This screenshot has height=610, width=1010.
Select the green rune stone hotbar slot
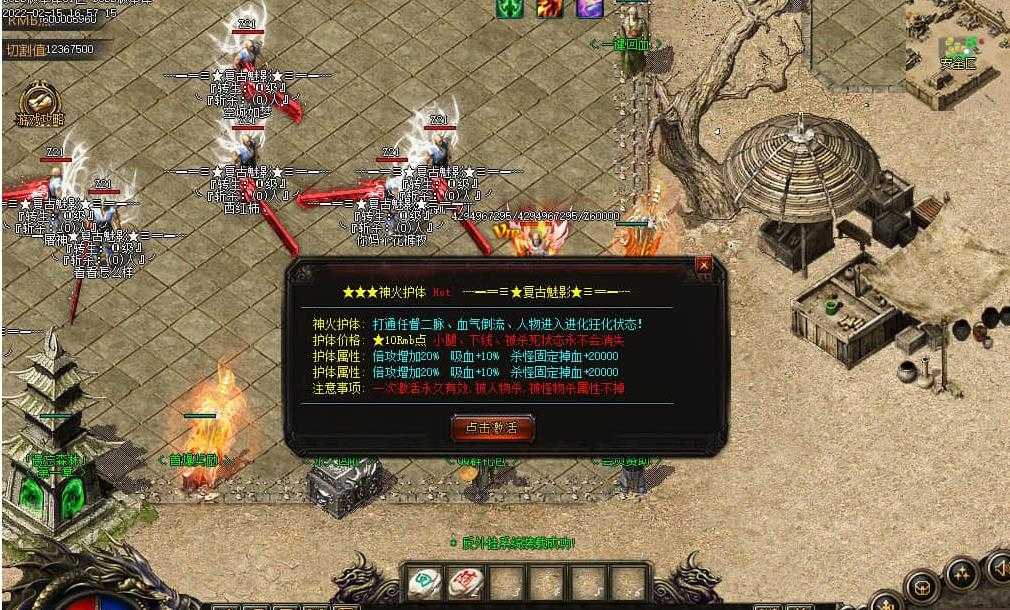click(x=423, y=582)
